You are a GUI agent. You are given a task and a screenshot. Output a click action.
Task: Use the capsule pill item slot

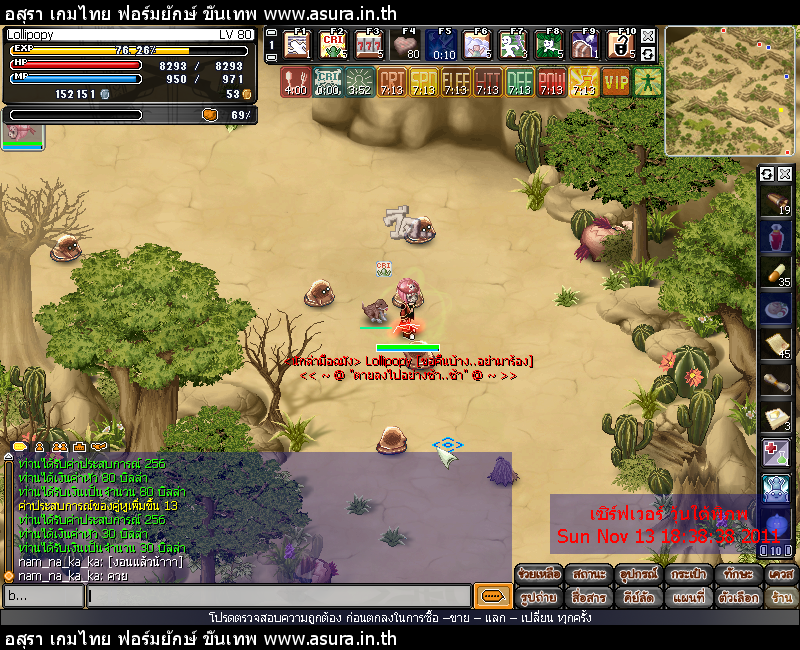(x=776, y=272)
